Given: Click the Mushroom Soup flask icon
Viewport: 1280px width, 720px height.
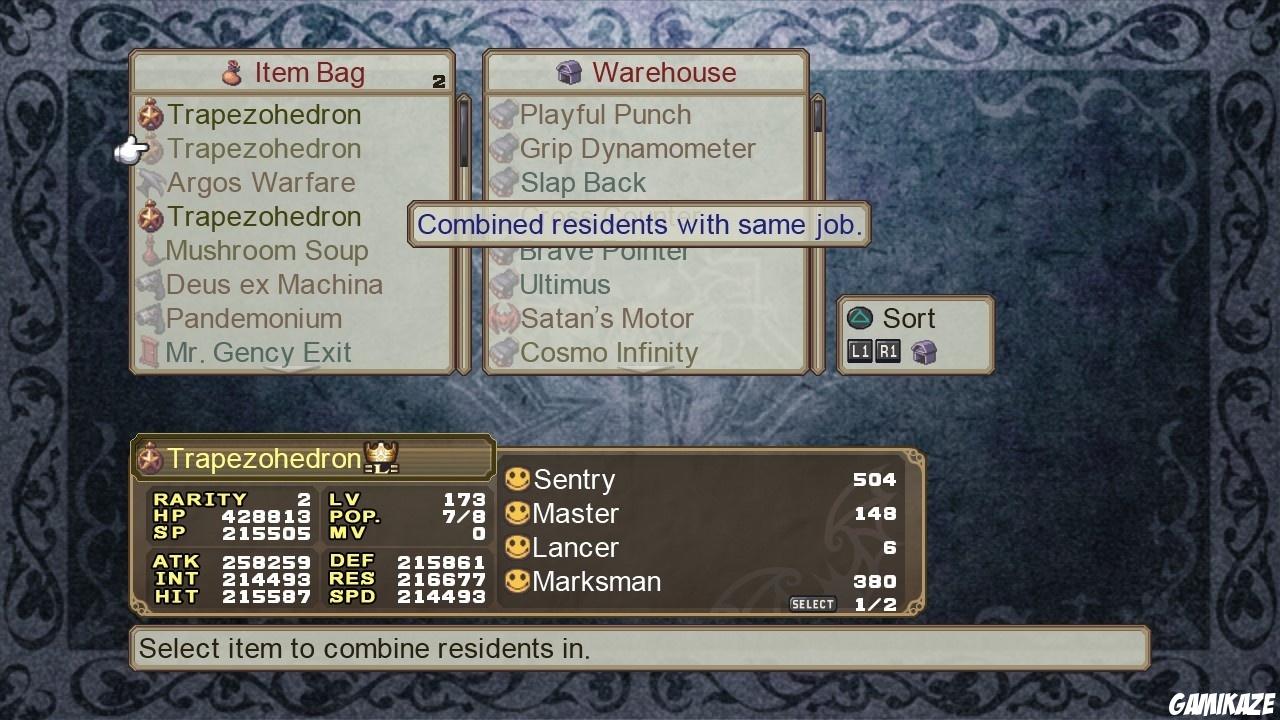Looking at the screenshot, I should click(151, 250).
